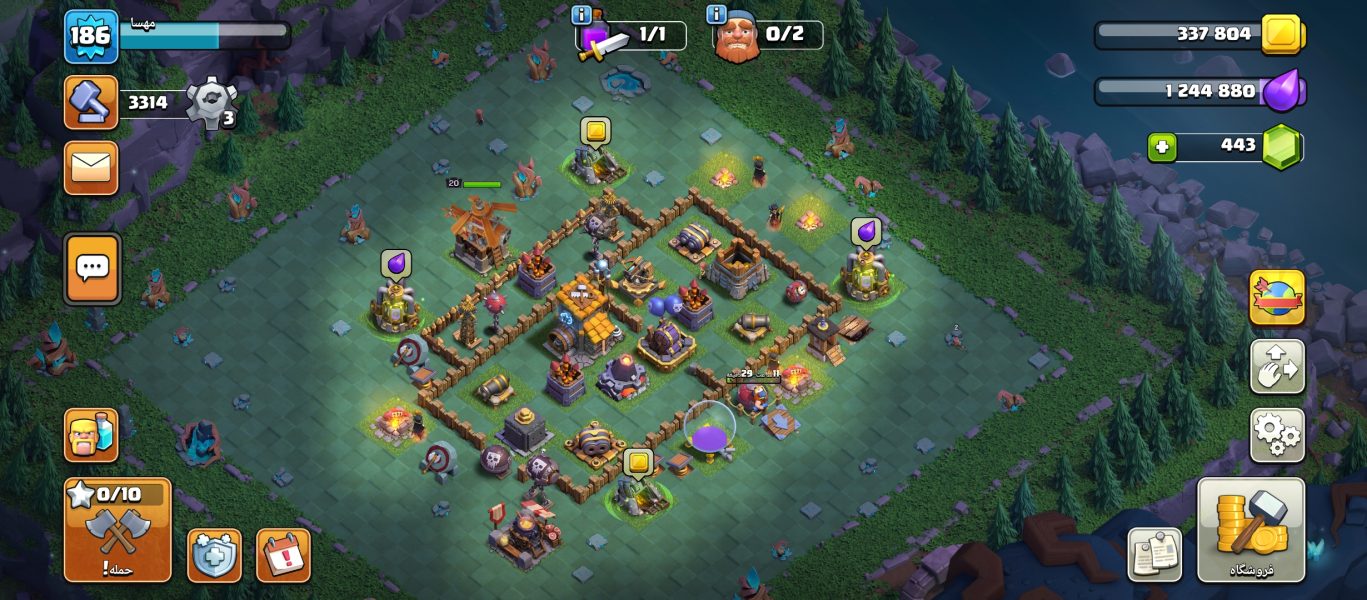Image resolution: width=1367 pixels, height=600 pixels.
Task: Open the army barbarian and potion button
Action: coord(91,435)
